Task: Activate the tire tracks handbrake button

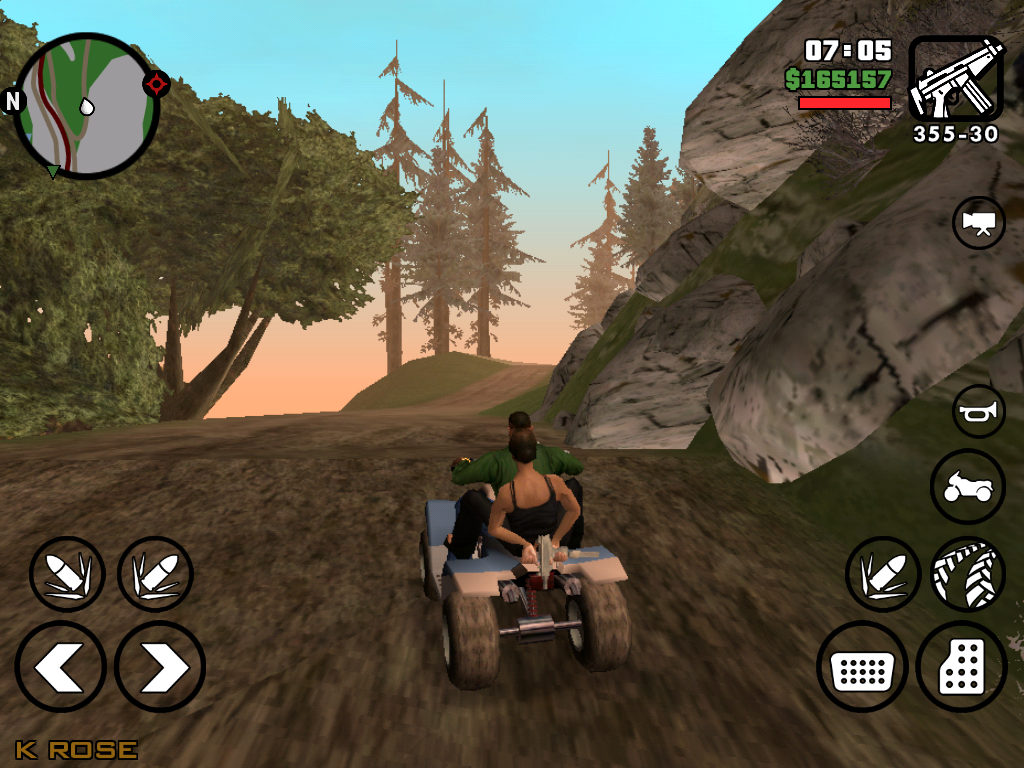Action: pos(968,574)
